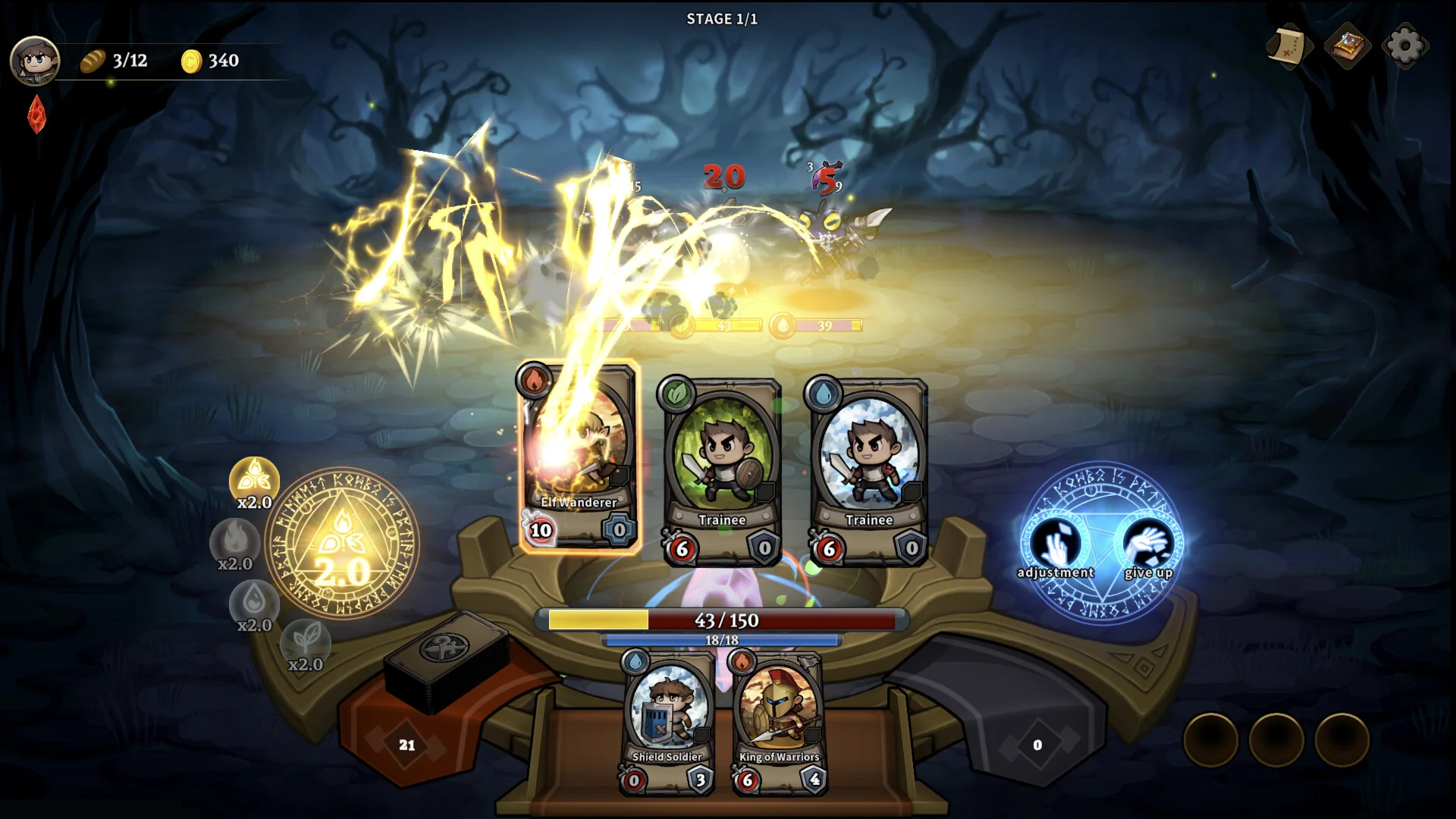Open the settings gear menu
The width and height of the screenshot is (1456, 819).
click(x=1404, y=46)
